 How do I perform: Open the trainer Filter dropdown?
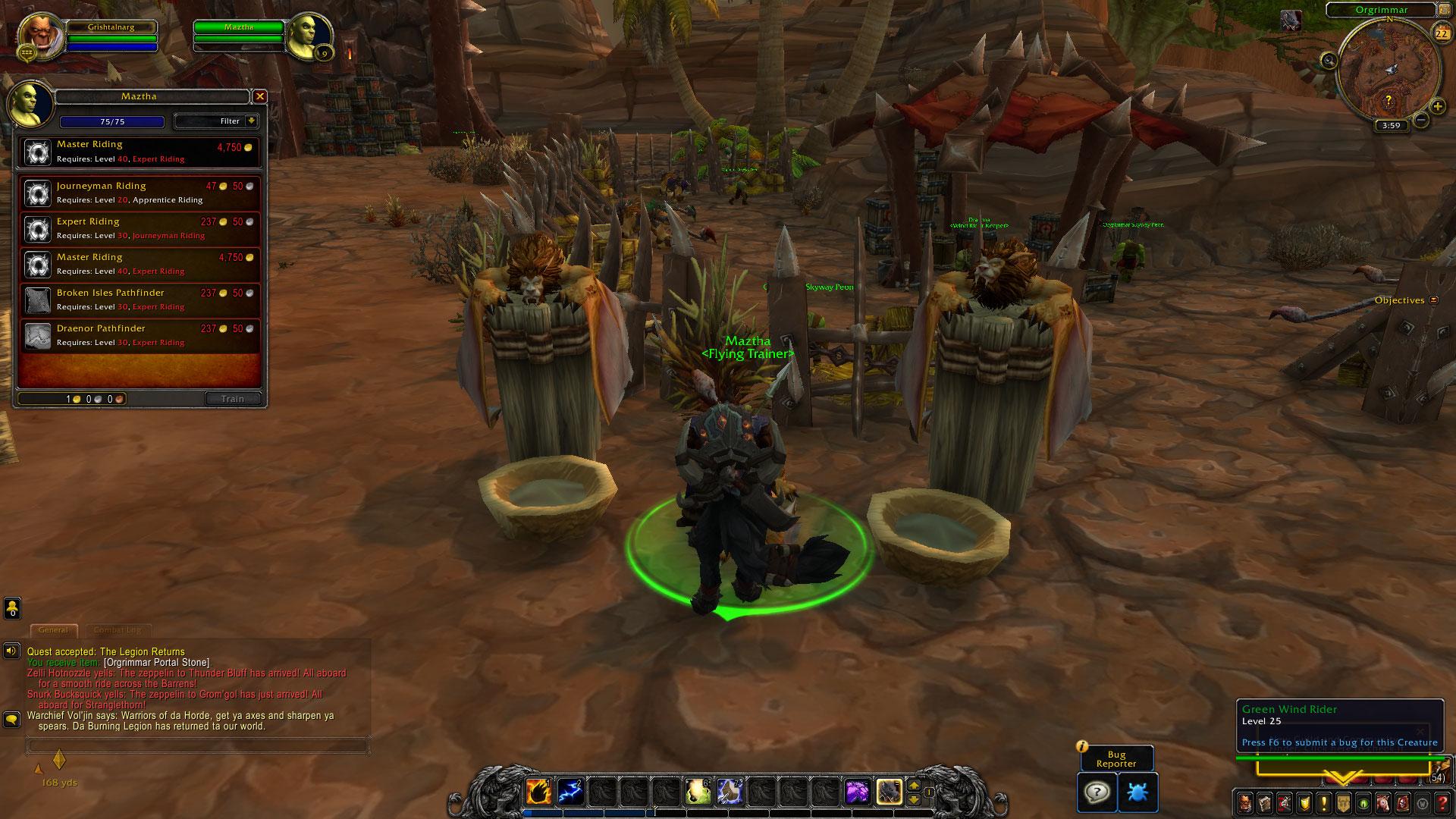[x=217, y=121]
